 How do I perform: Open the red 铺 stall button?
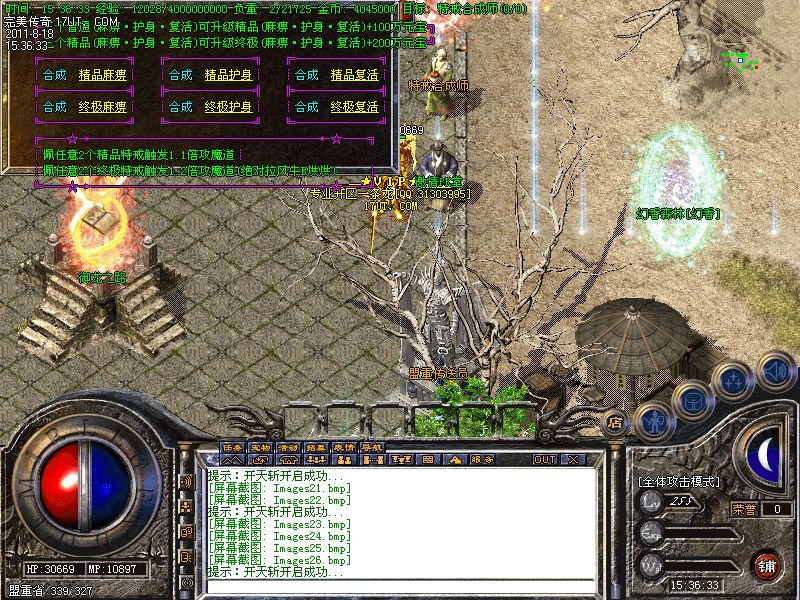(766, 564)
